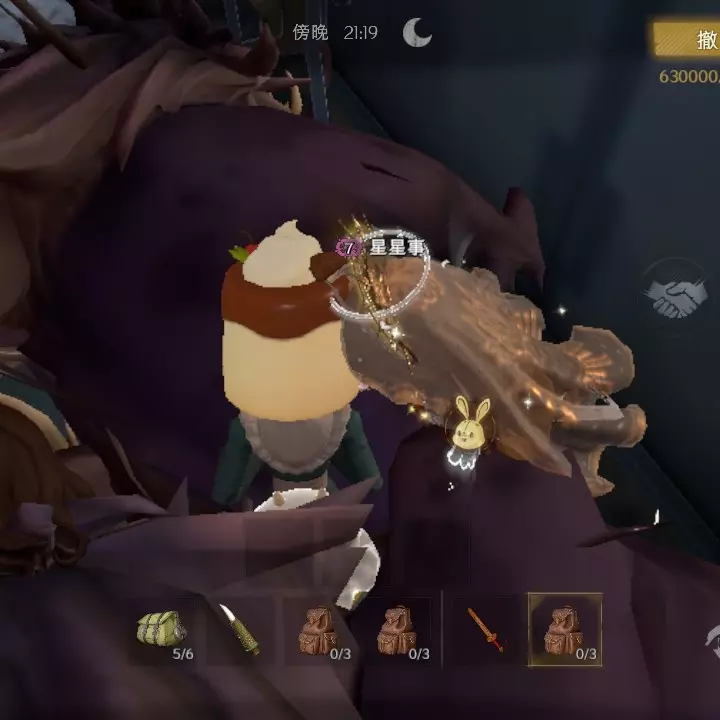The width and height of the screenshot is (720, 720).
Task: Equip the green-handled knife slot
Action: coord(239,629)
